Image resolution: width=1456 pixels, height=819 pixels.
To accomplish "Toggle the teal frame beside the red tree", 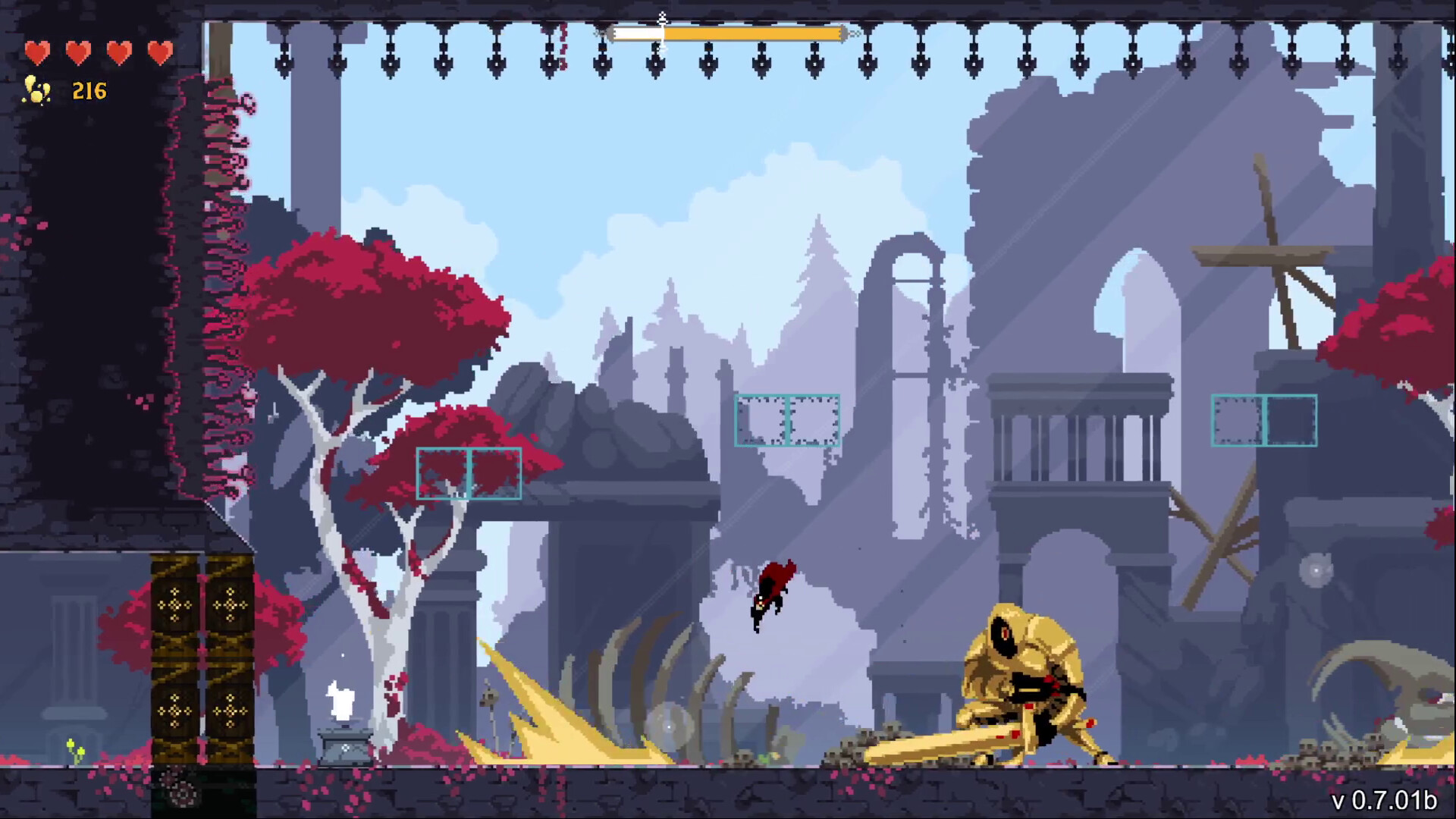I will [x=470, y=473].
